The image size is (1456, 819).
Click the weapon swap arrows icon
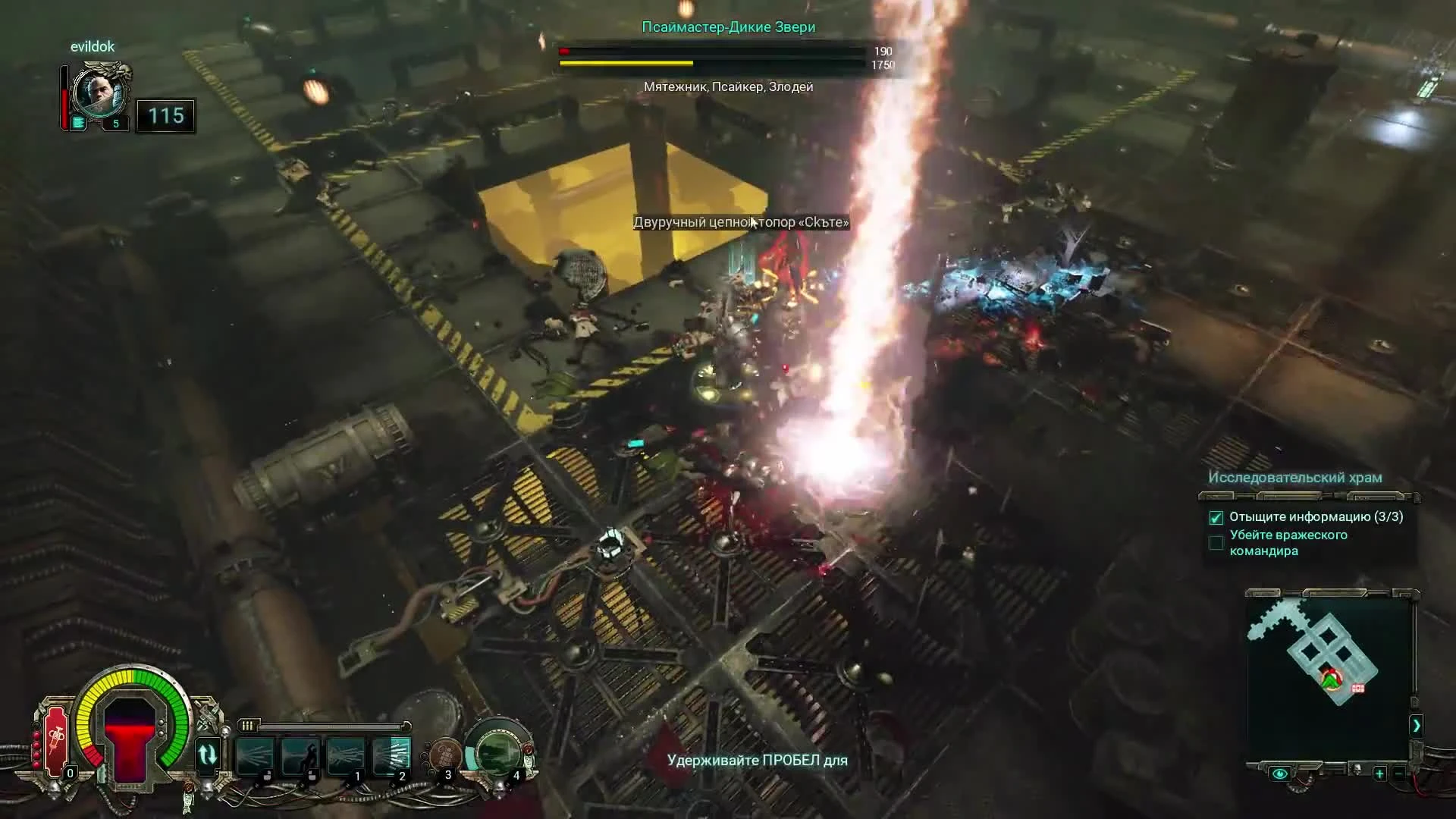pos(207,753)
